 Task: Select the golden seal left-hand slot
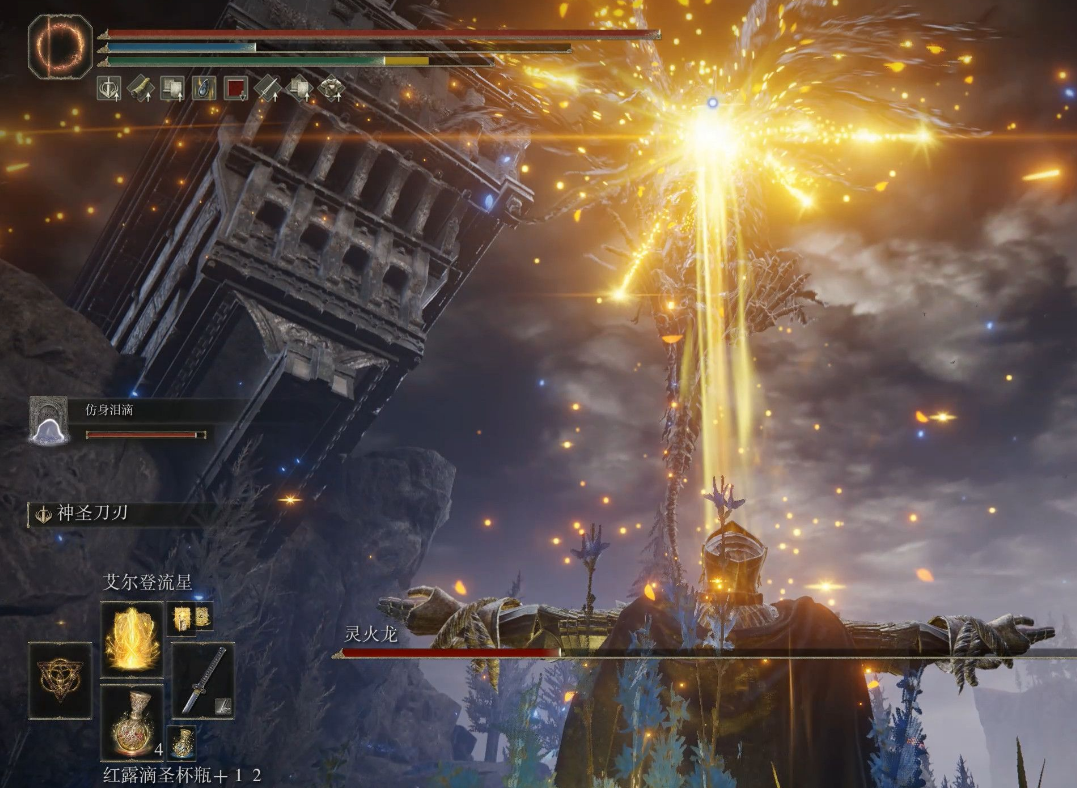click(x=60, y=680)
